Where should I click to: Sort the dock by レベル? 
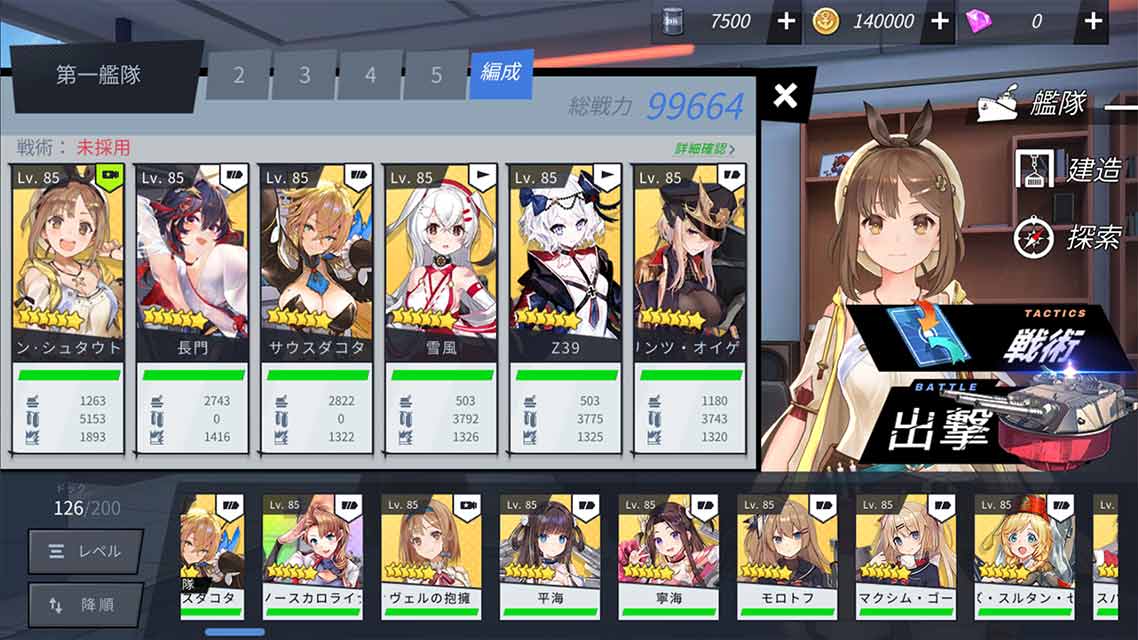coord(85,551)
